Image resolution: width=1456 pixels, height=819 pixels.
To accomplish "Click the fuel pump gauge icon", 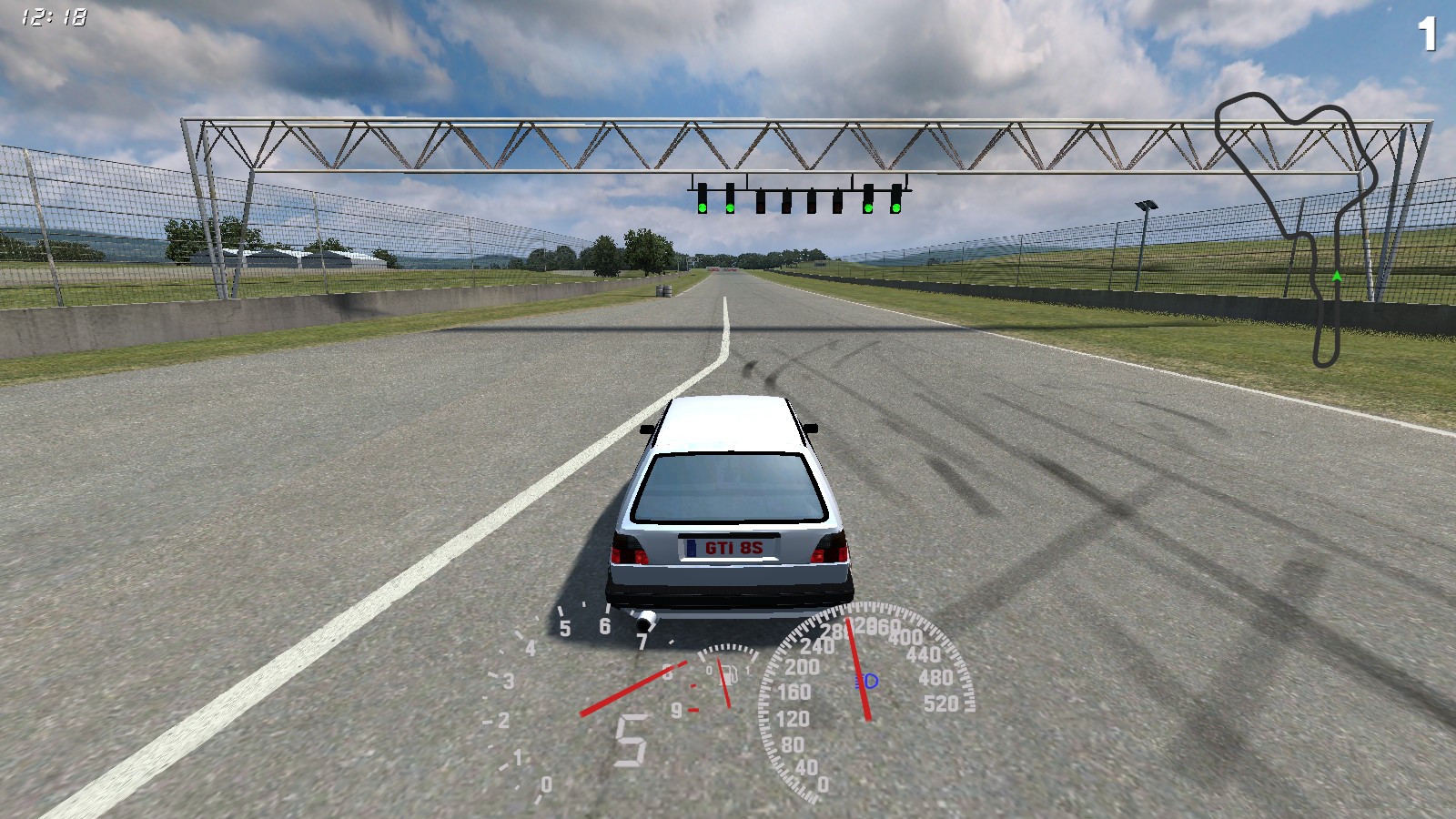I will point(727,674).
